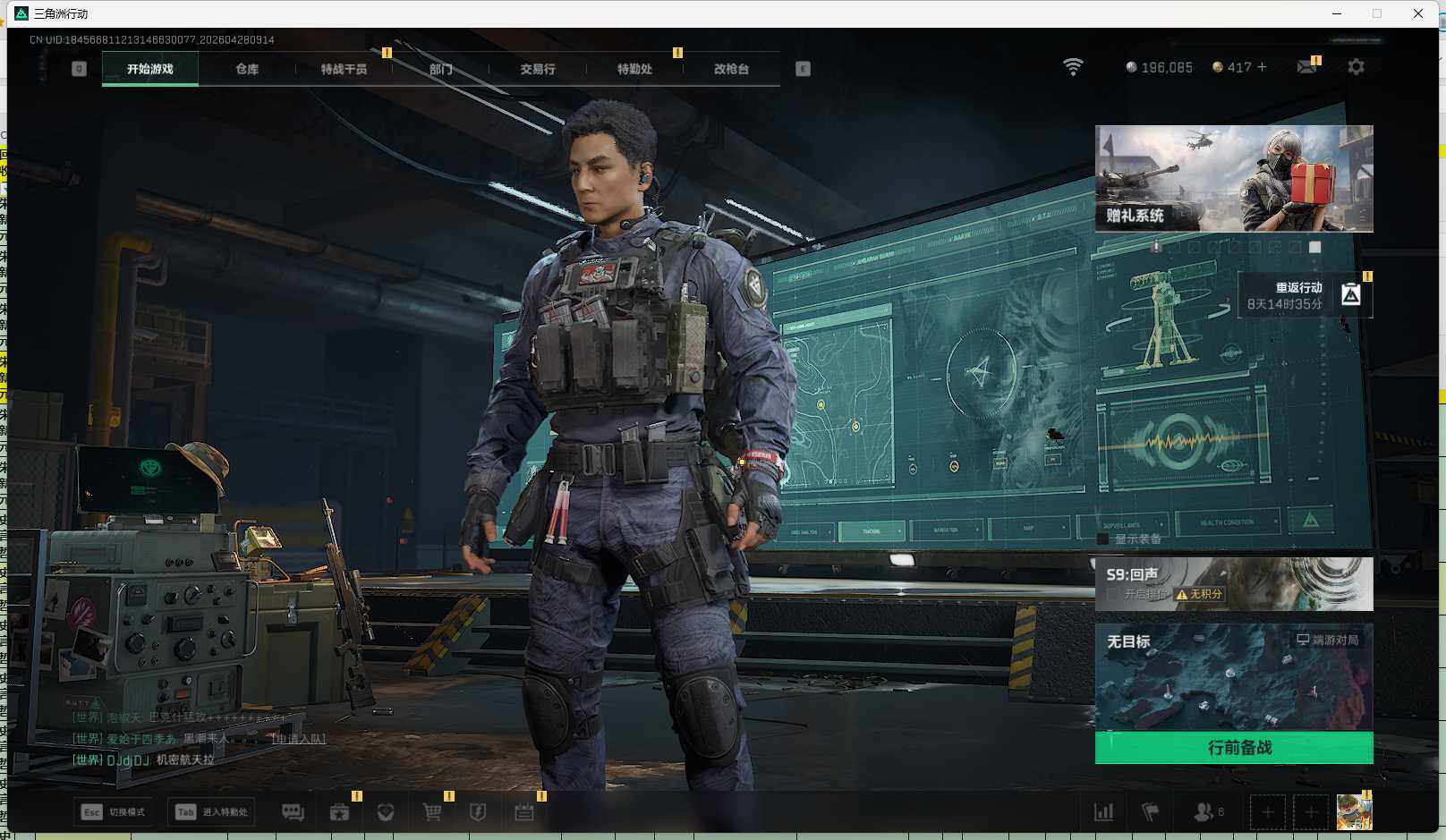Open the 特战干员 operators tab
This screenshot has height=840, width=1446.
click(344, 69)
